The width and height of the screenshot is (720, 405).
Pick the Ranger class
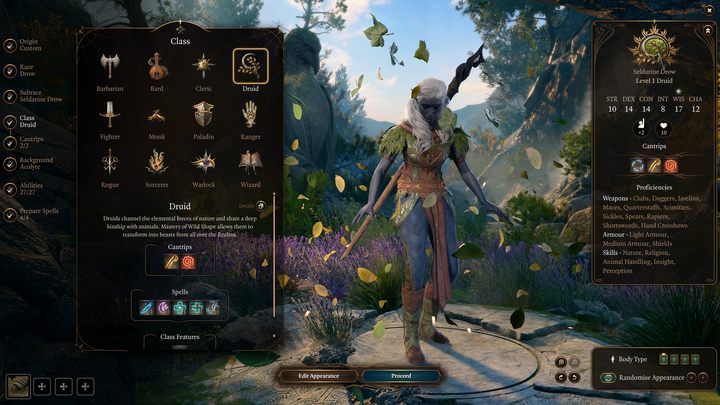click(250, 114)
